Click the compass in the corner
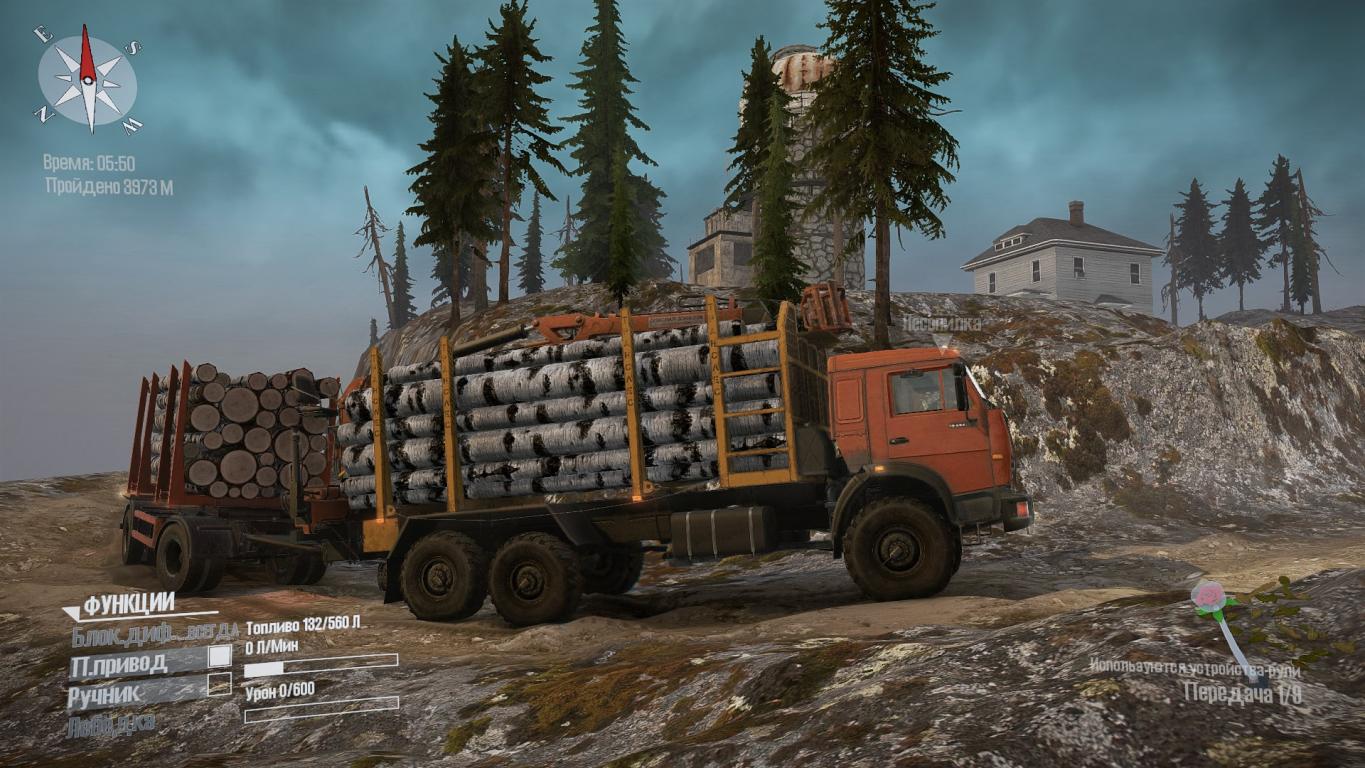The height and width of the screenshot is (768, 1365). (x=88, y=80)
